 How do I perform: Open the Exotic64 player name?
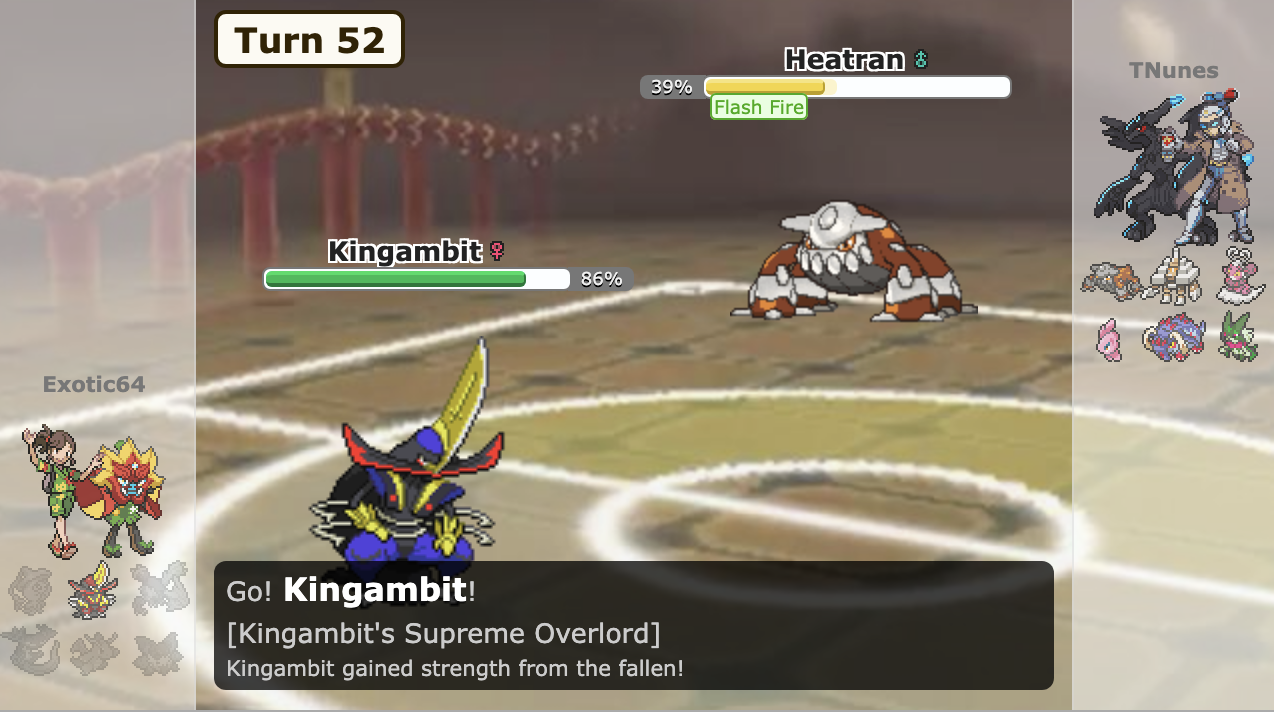(94, 384)
